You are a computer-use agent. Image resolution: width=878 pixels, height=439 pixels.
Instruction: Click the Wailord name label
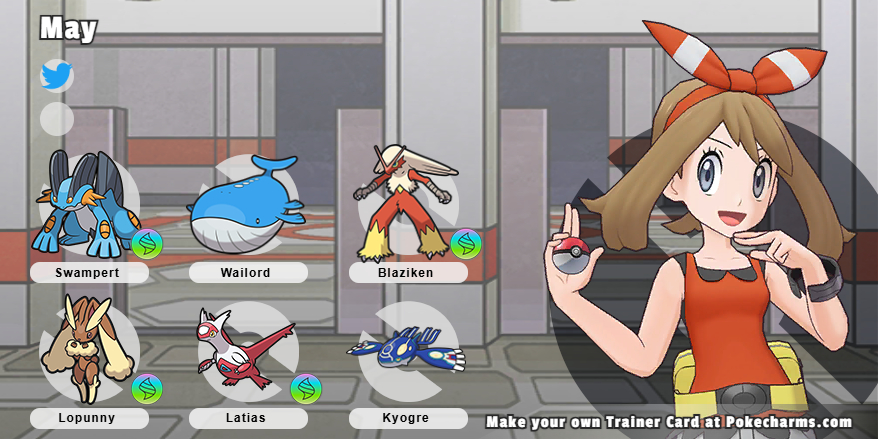[245, 272]
